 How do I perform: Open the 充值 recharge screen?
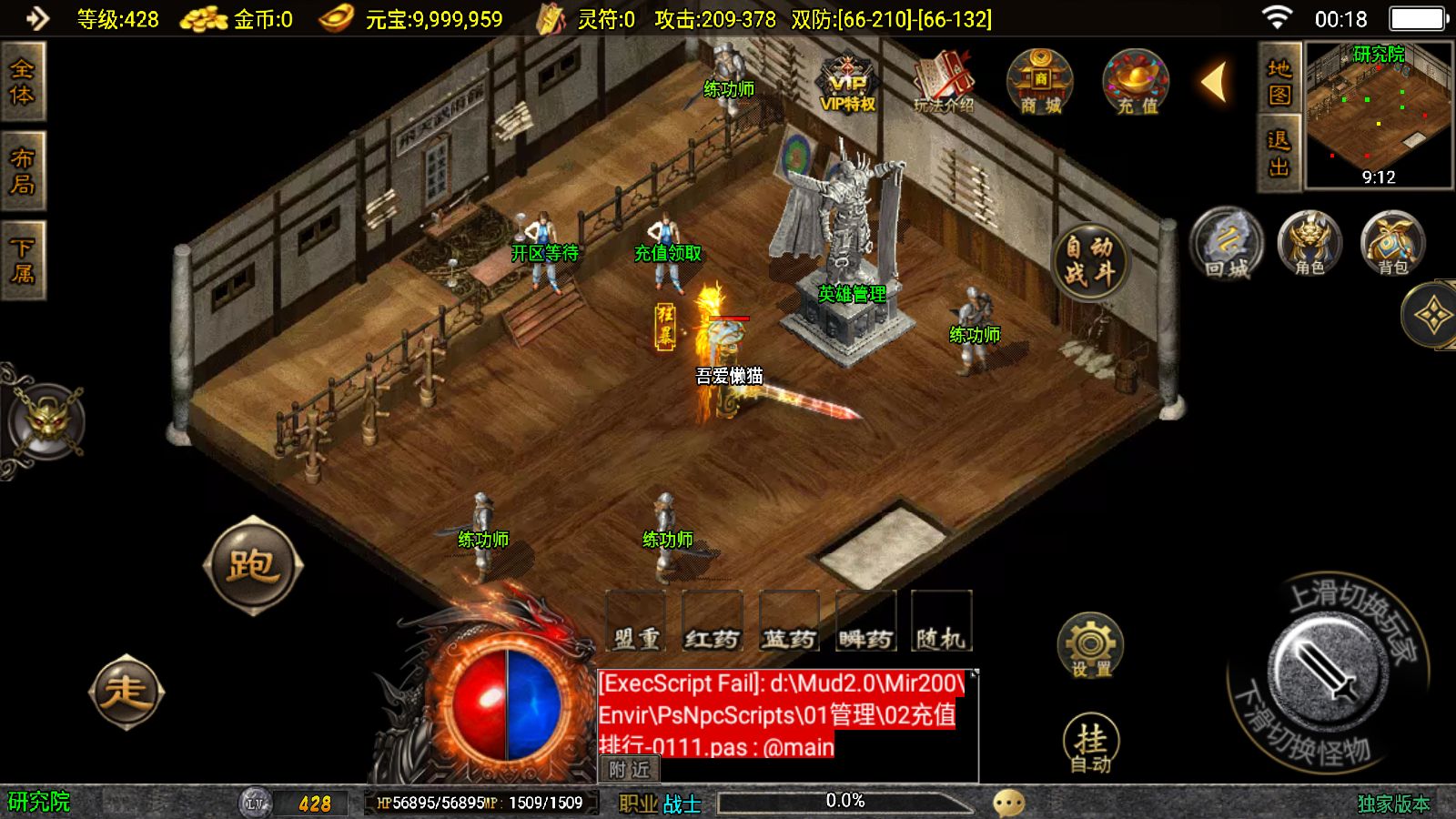(1136, 82)
